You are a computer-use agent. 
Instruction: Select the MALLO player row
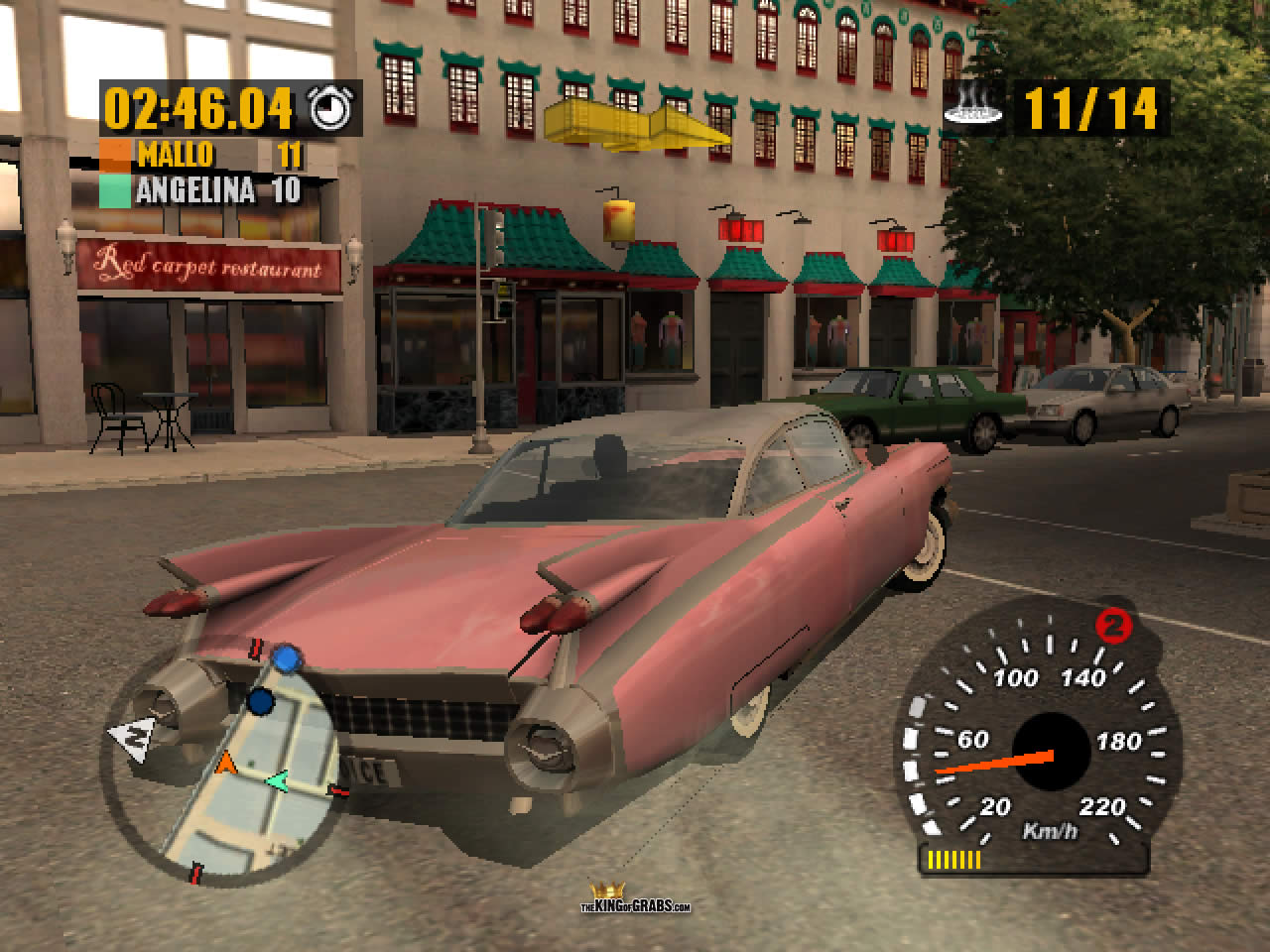(201, 155)
